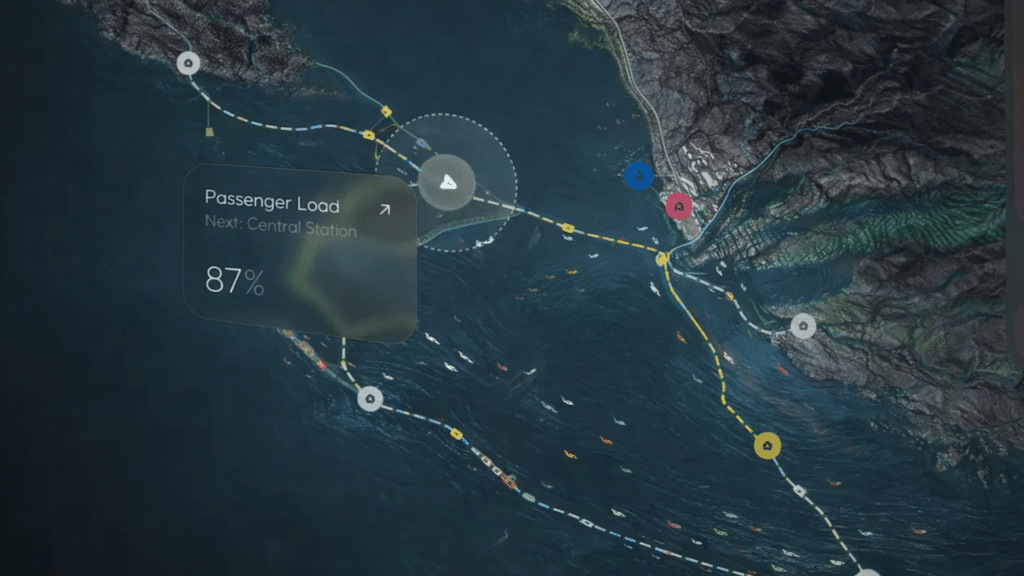Image resolution: width=1024 pixels, height=576 pixels.
Task: Click the selected ferry marker inside the dashed circle
Action: coord(446,183)
